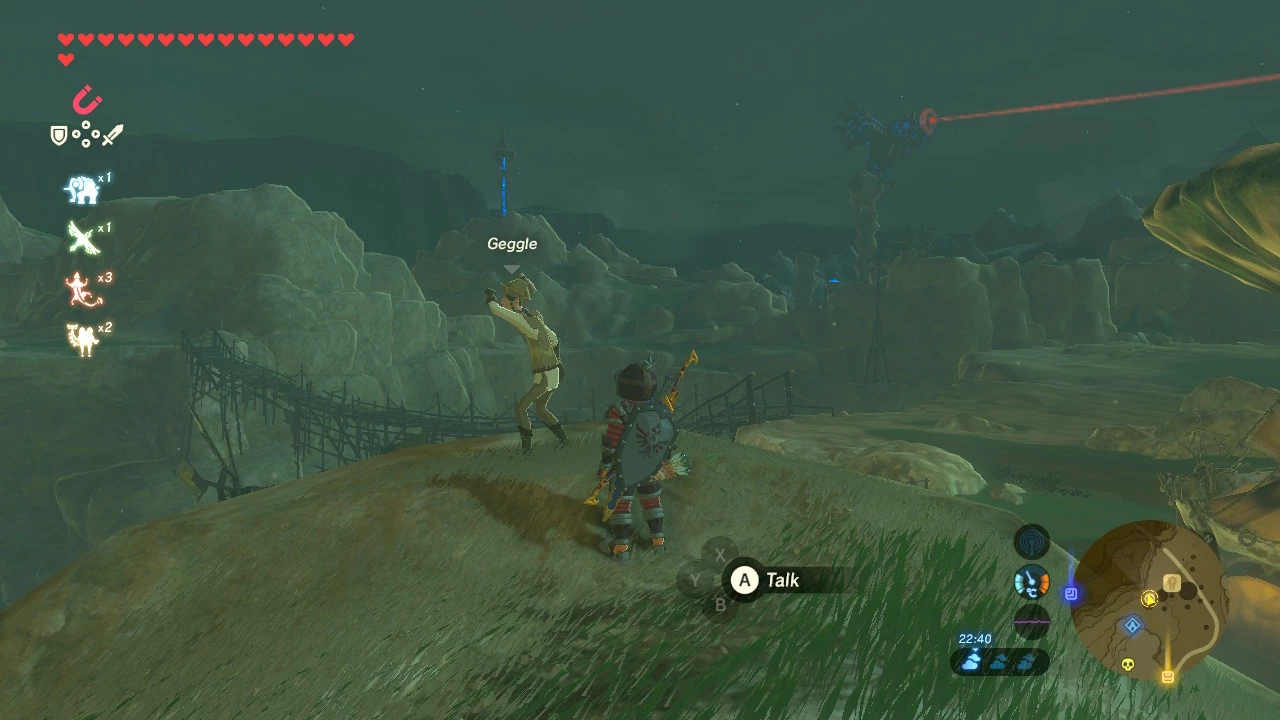Image resolution: width=1280 pixels, height=720 pixels.
Task: Activate the yellow camel Urbosa's Fury icon
Action: (82, 339)
